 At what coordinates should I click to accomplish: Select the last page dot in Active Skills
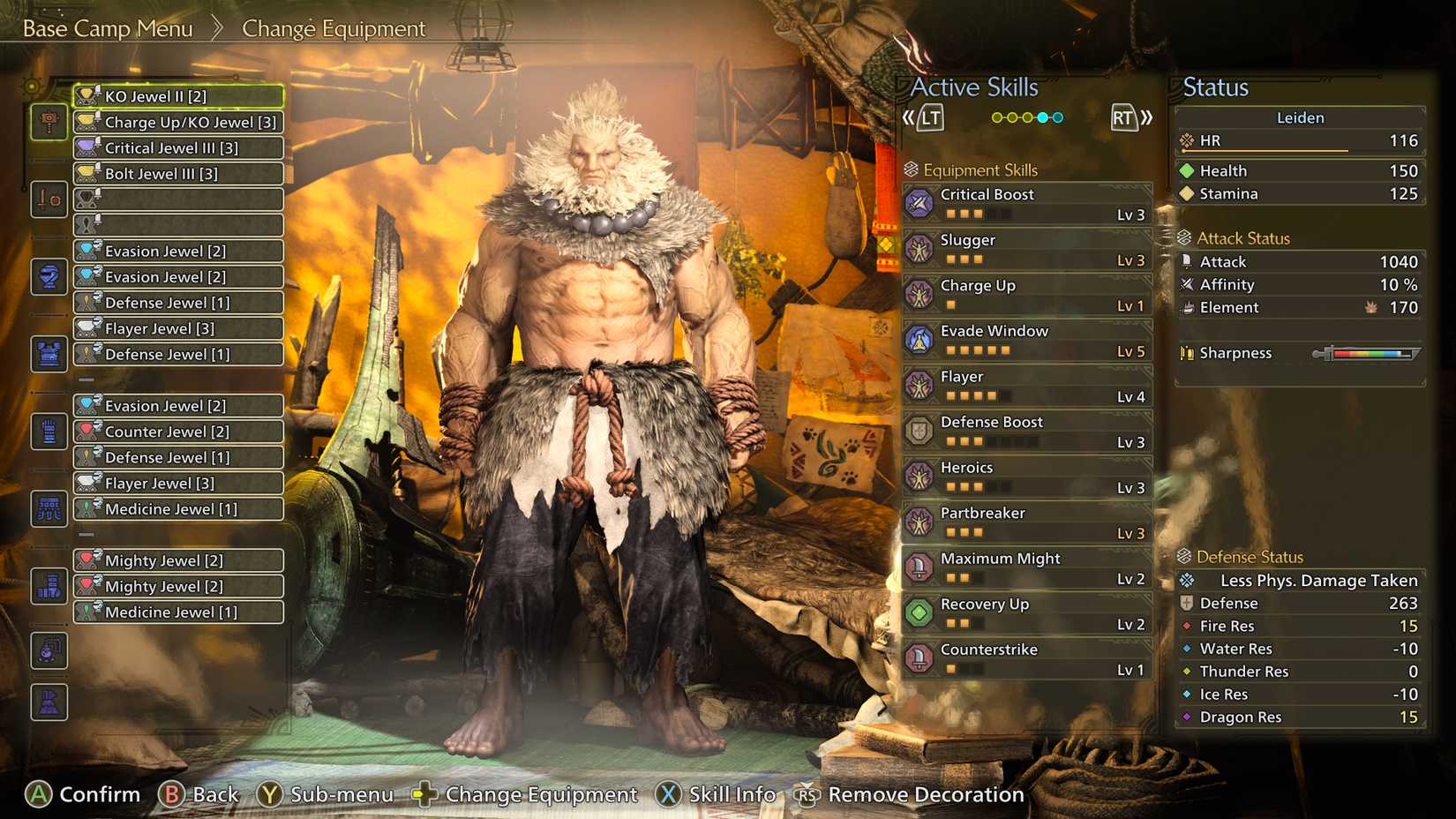click(x=1059, y=116)
